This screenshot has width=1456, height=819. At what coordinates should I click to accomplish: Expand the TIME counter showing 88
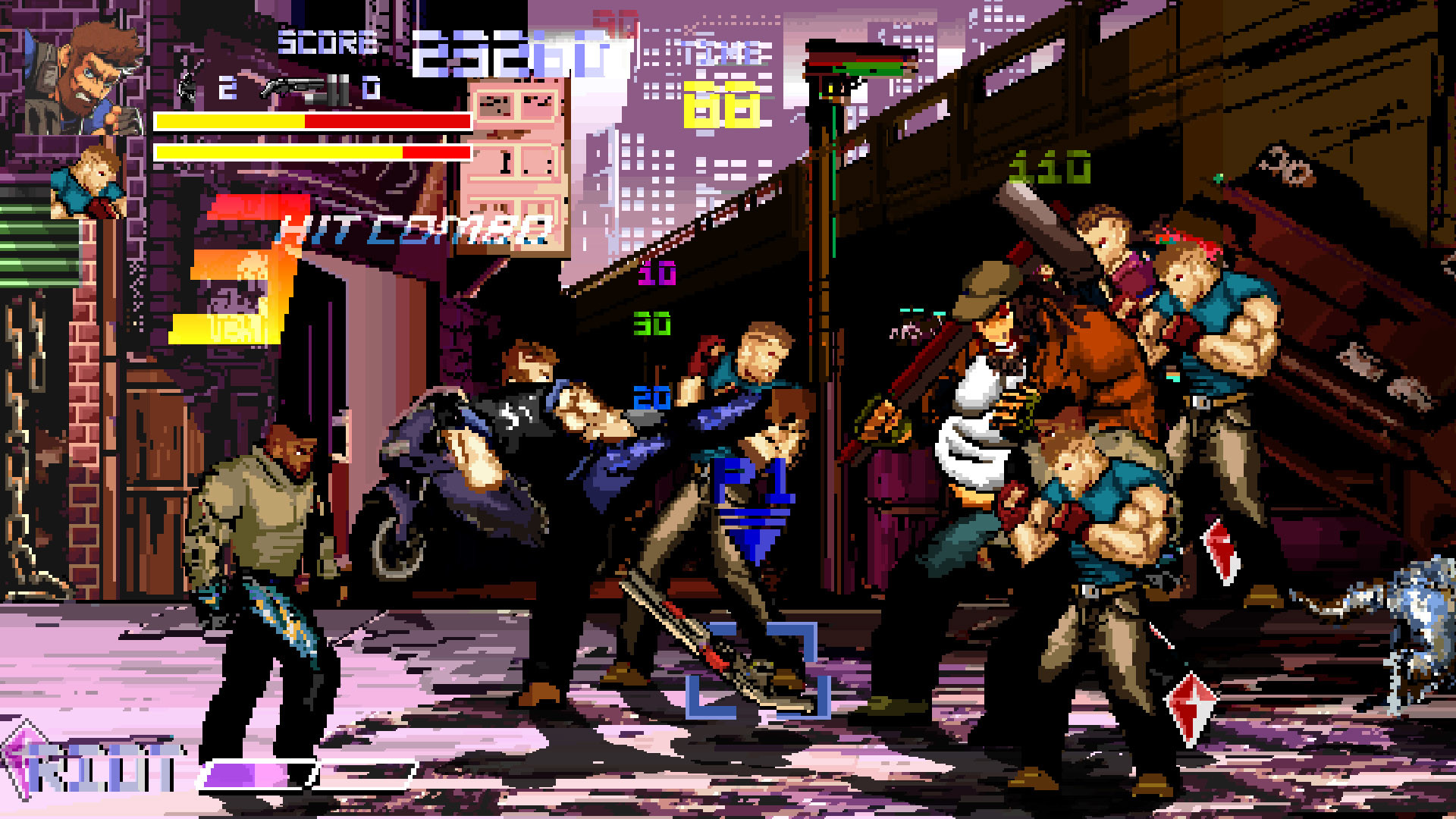pyautogui.click(x=720, y=102)
